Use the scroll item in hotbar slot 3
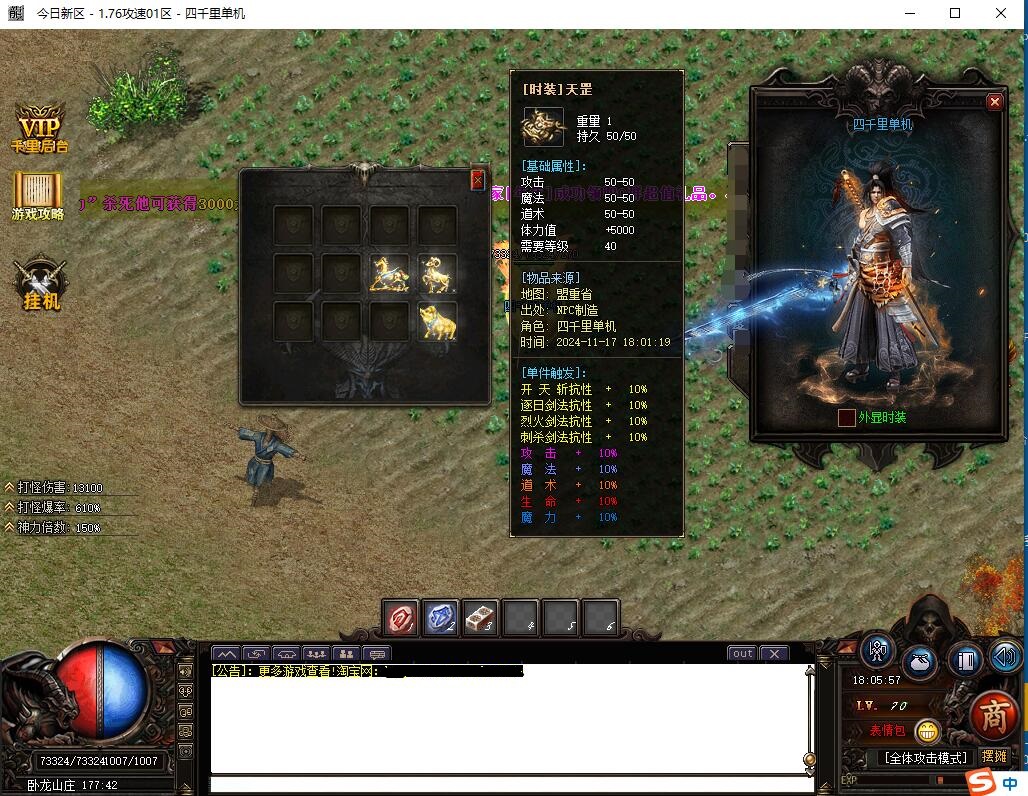Viewport: 1028px width, 796px height. coord(481,618)
